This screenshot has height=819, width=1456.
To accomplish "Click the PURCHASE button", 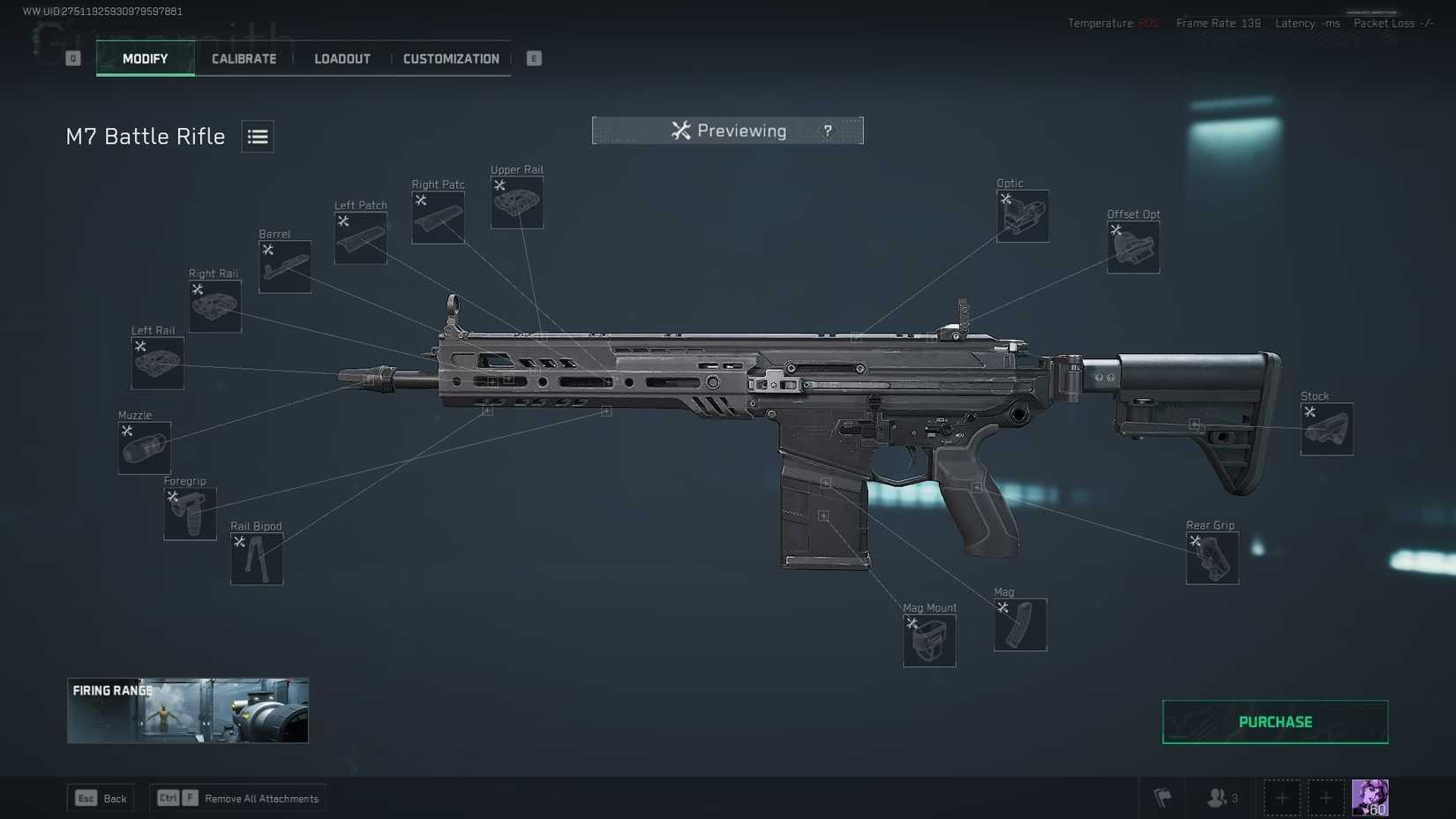I will pos(1274,721).
